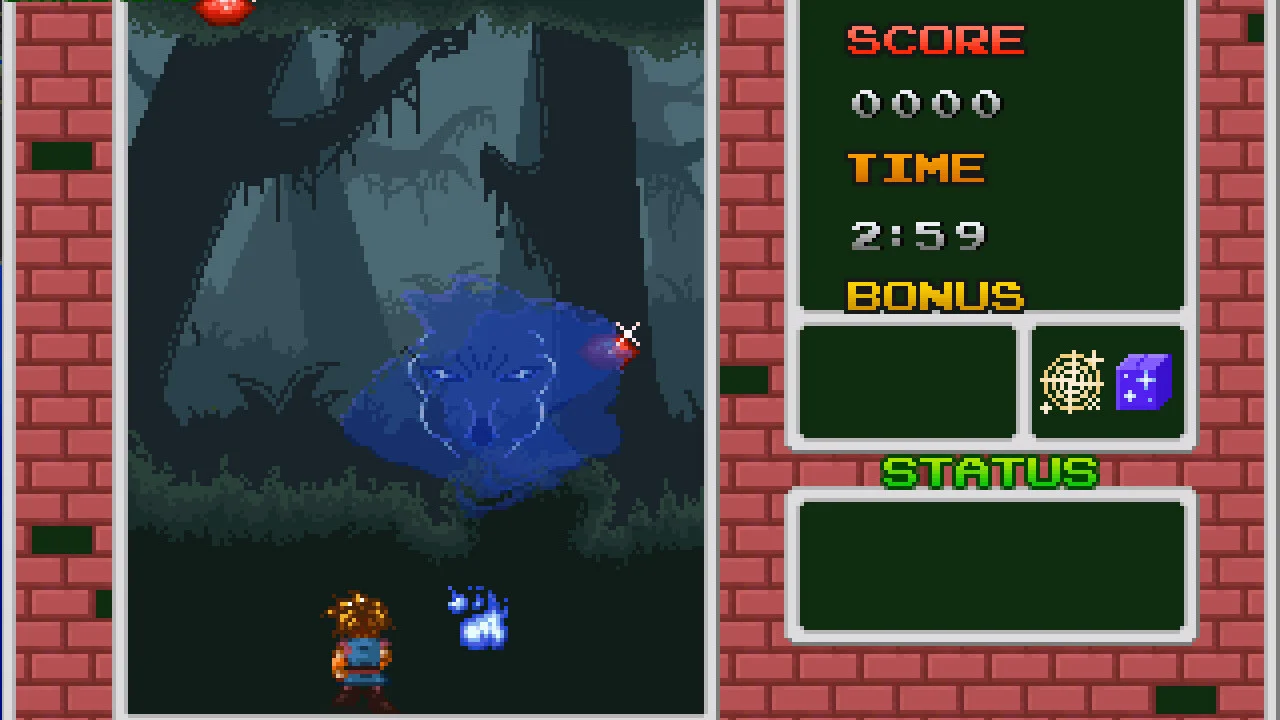The height and width of the screenshot is (720, 1280).
Task: Click the 2:59 timer display
Action: point(917,235)
